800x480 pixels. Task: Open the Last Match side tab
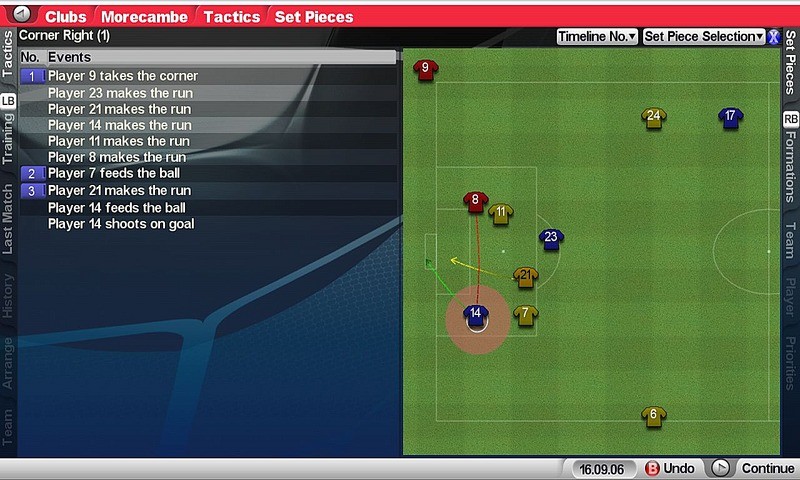pyautogui.click(x=8, y=218)
